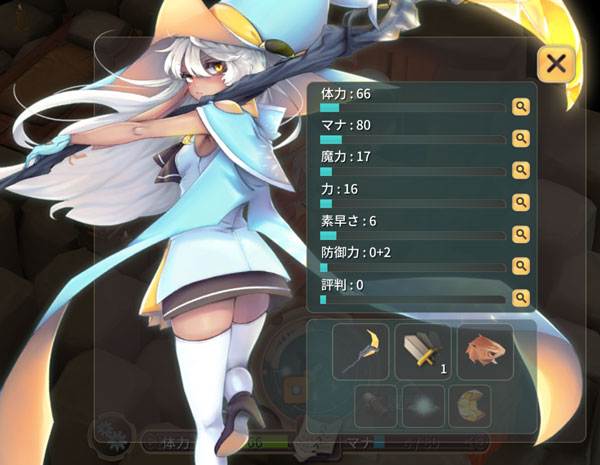Select the crescent staff weapon slot

point(360,351)
